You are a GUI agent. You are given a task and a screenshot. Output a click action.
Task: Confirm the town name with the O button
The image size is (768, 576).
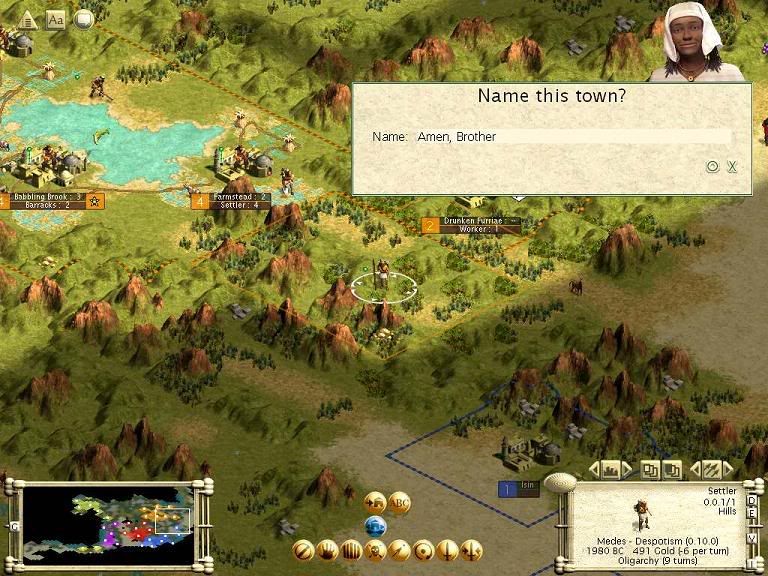(713, 167)
